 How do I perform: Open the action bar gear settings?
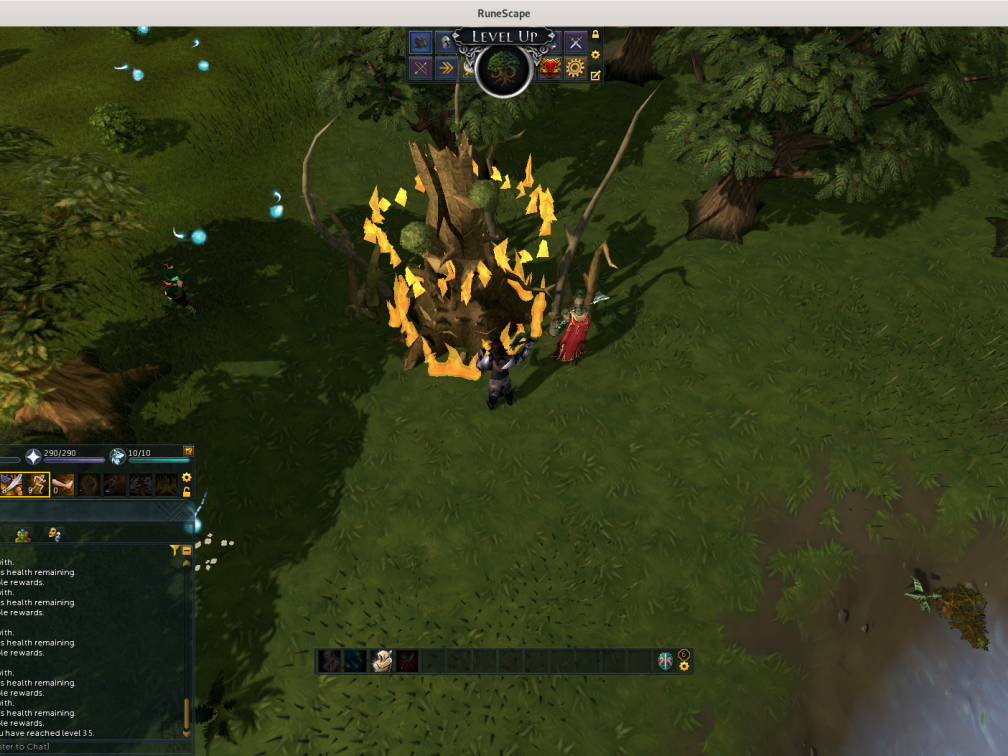point(186,478)
